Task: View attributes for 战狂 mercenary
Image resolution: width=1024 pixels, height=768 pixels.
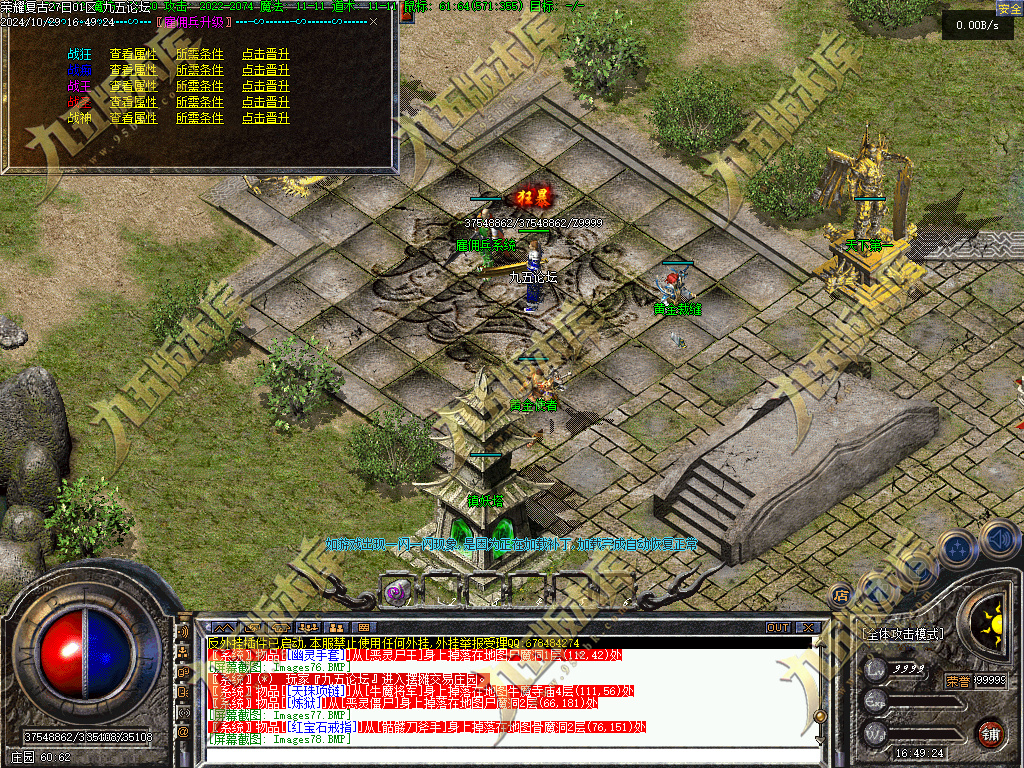Action: (133, 55)
